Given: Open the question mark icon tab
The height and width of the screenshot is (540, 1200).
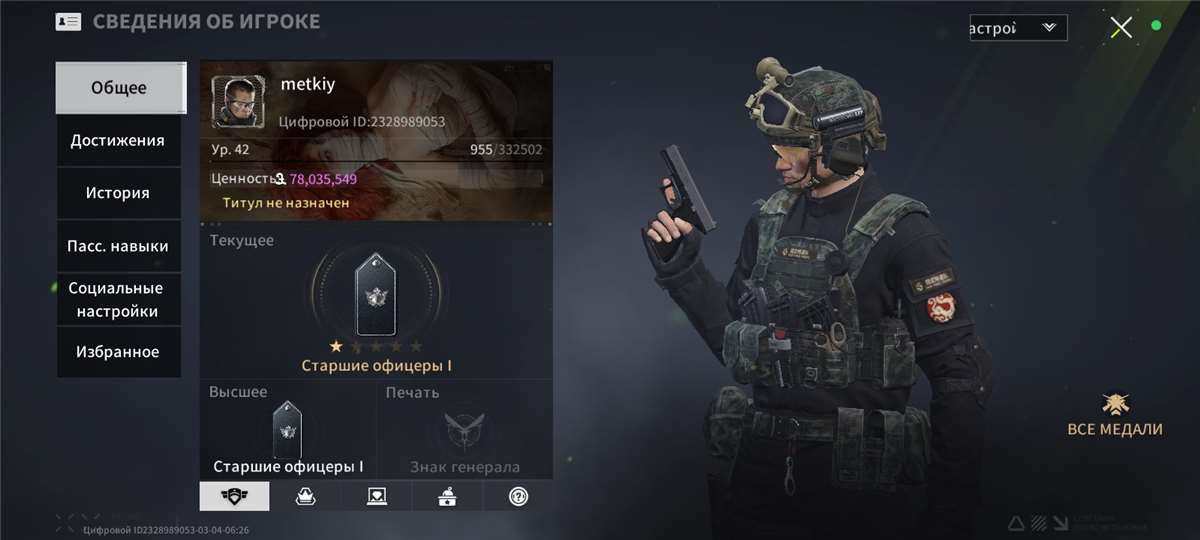Looking at the screenshot, I should coord(518,496).
